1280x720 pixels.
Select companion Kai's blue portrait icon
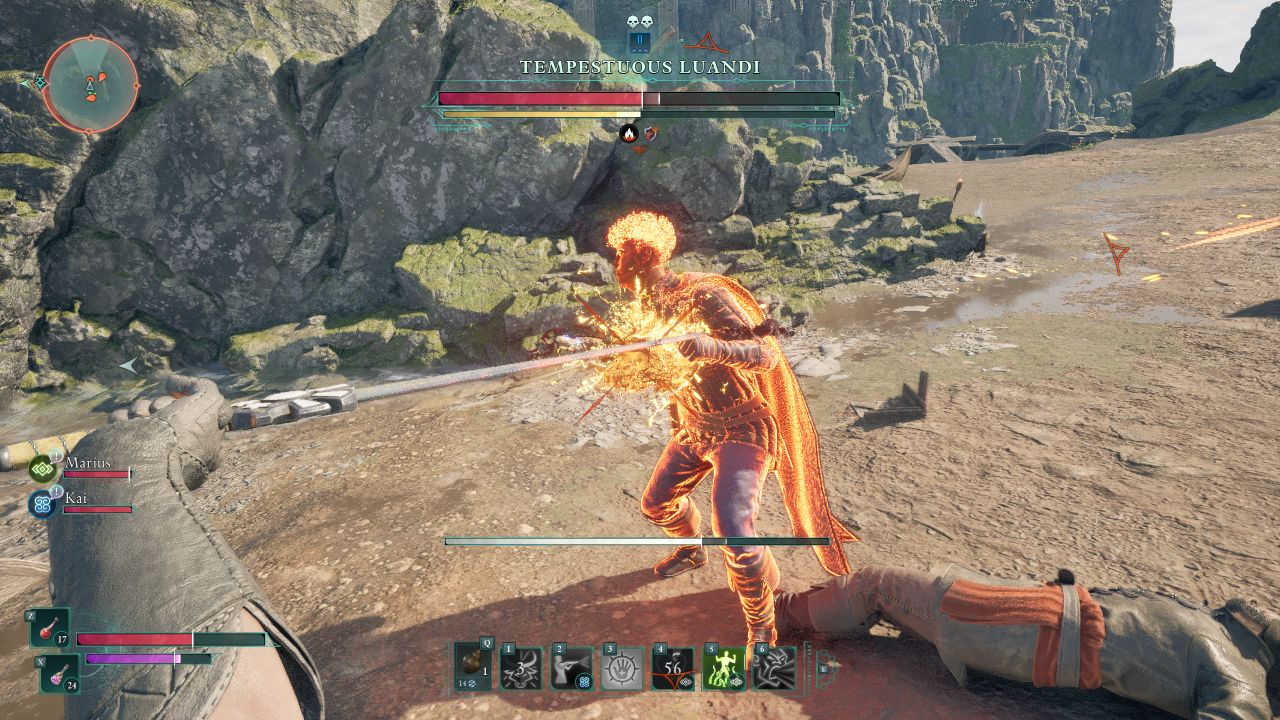pyautogui.click(x=42, y=503)
